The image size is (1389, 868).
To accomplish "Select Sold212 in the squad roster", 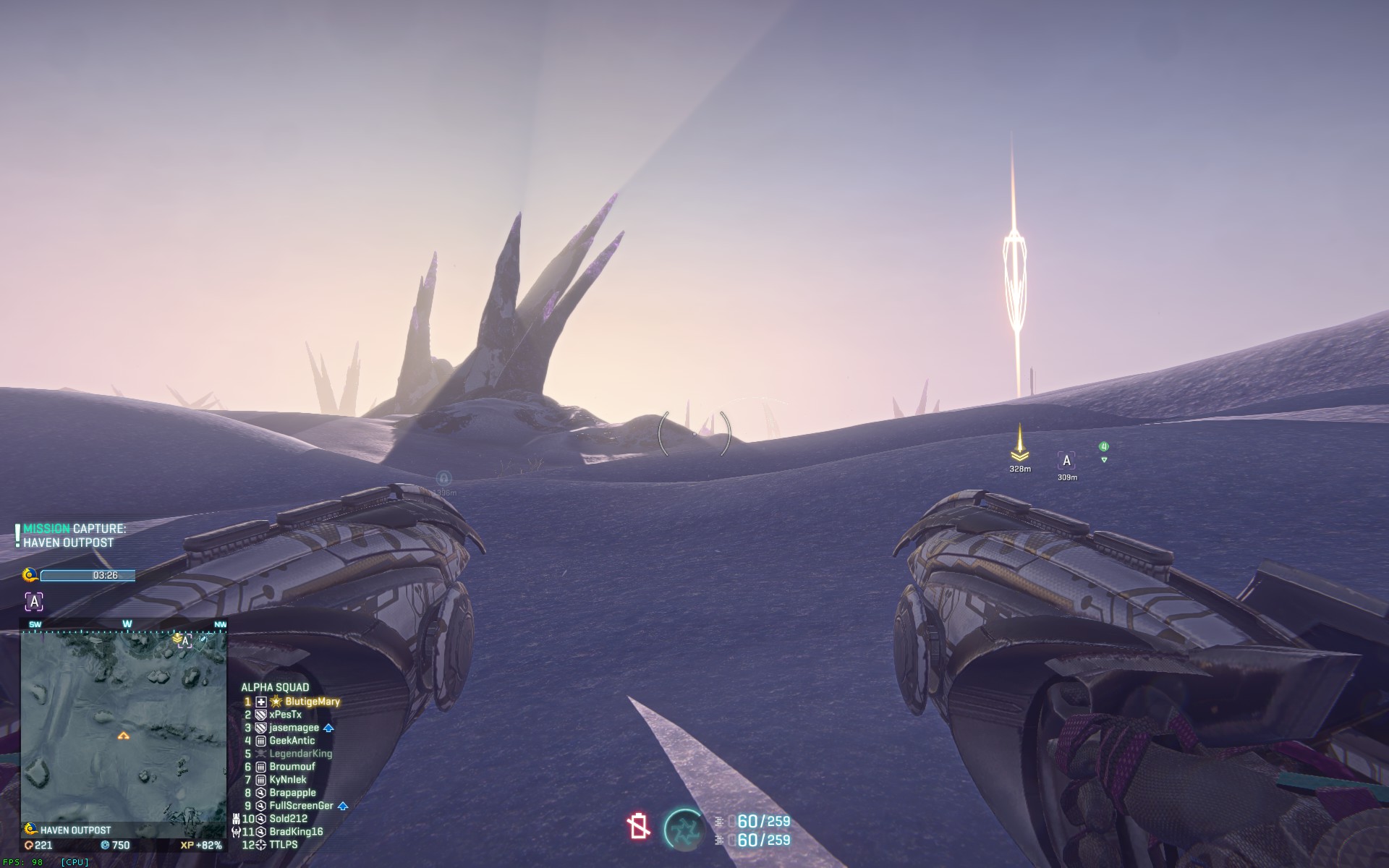I will (x=288, y=819).
